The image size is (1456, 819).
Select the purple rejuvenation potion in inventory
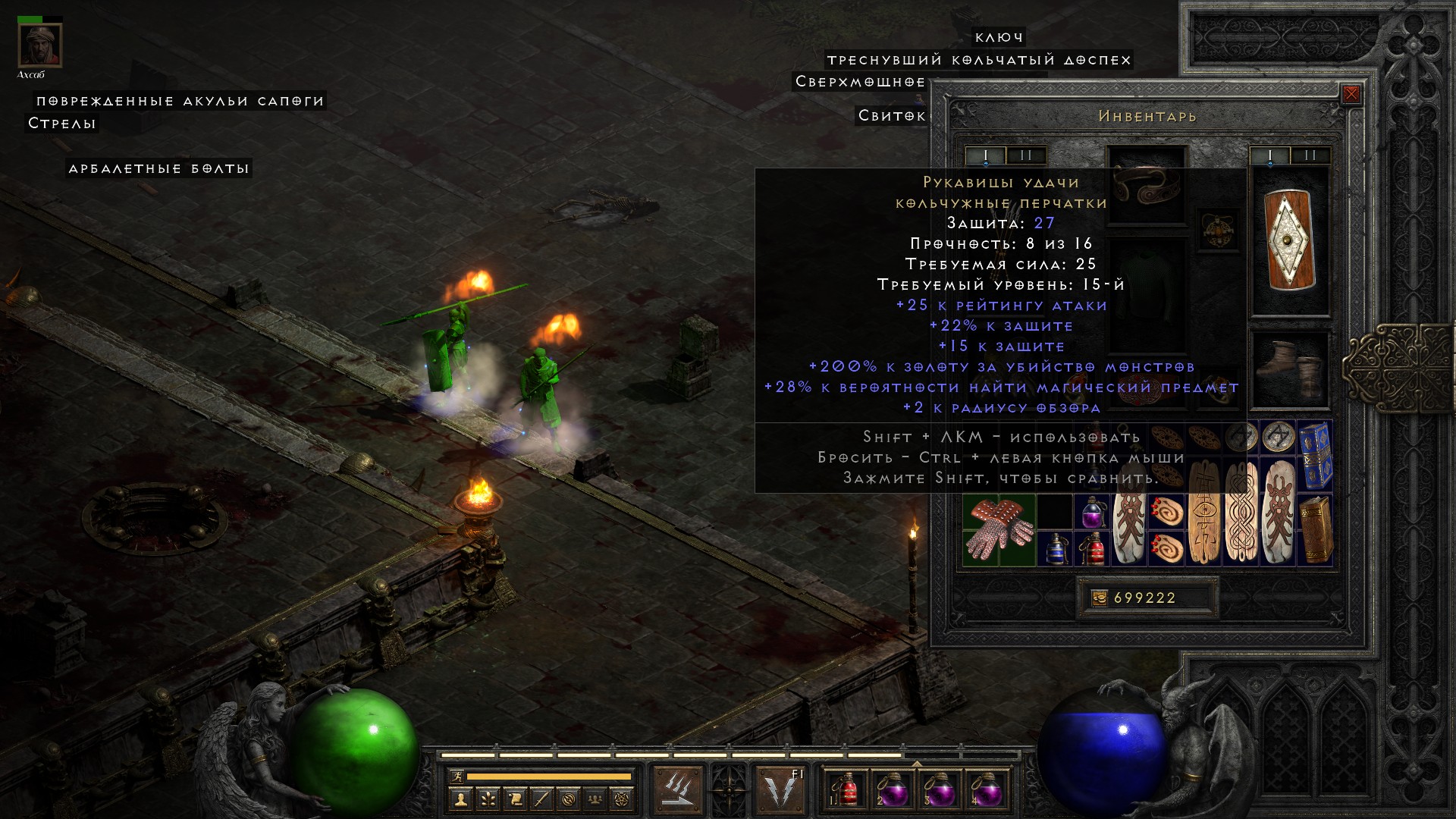[x=1092, y=512]
